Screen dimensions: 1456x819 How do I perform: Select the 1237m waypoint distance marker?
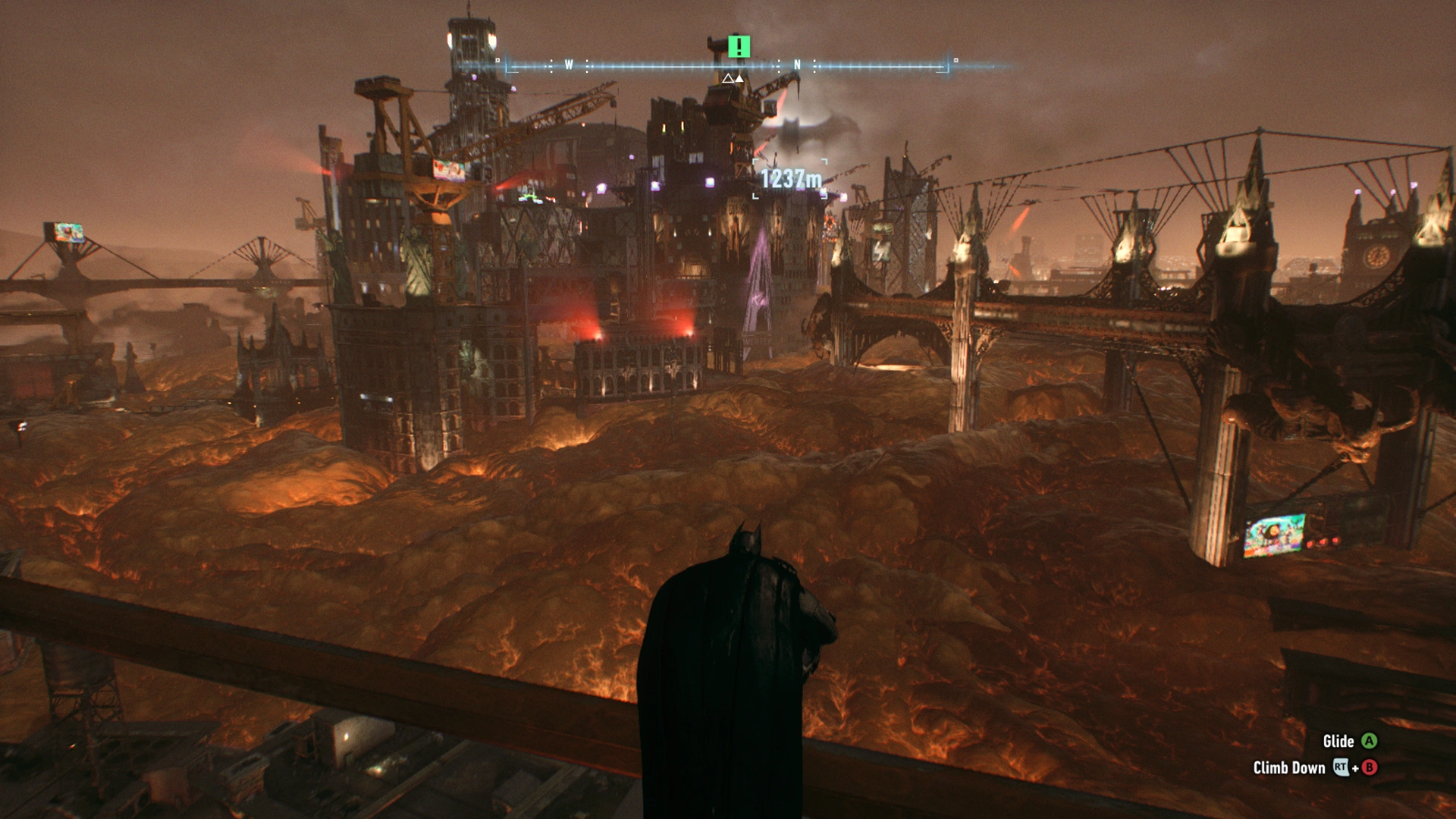pos(790,179)
